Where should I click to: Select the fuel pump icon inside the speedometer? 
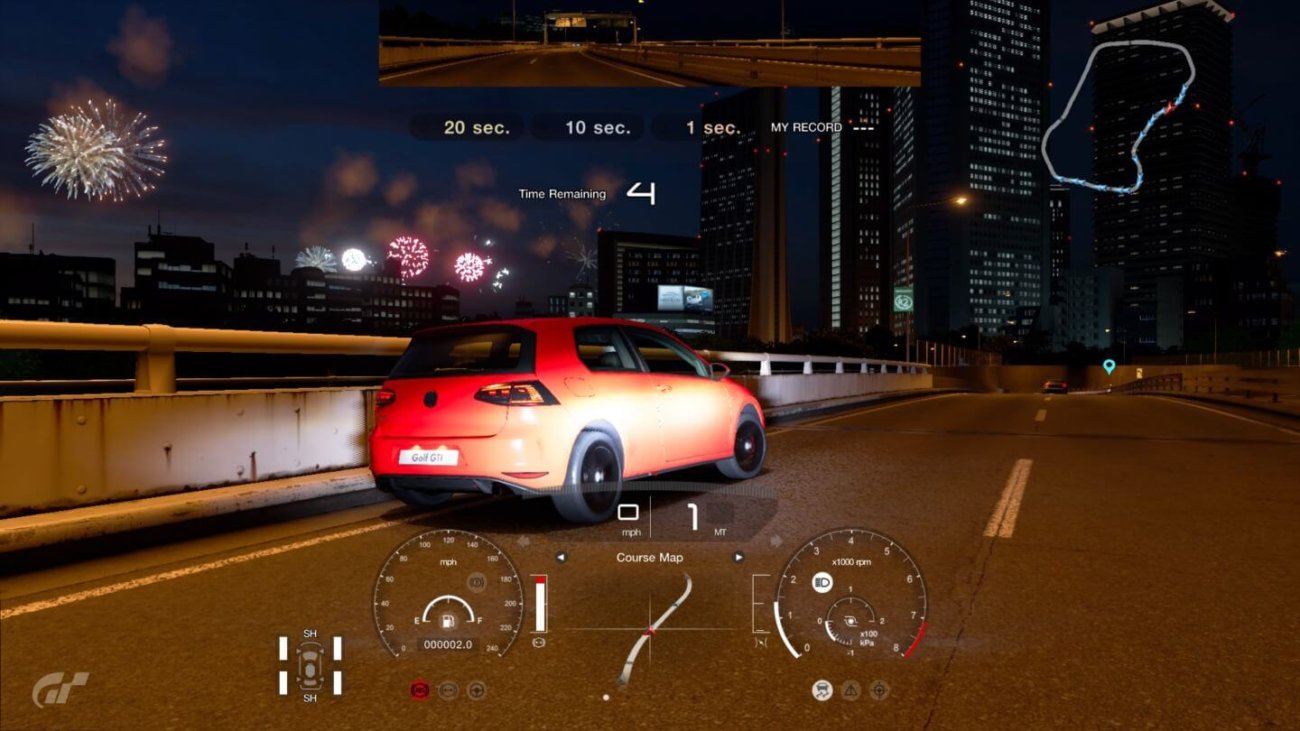tap(447, 621)
